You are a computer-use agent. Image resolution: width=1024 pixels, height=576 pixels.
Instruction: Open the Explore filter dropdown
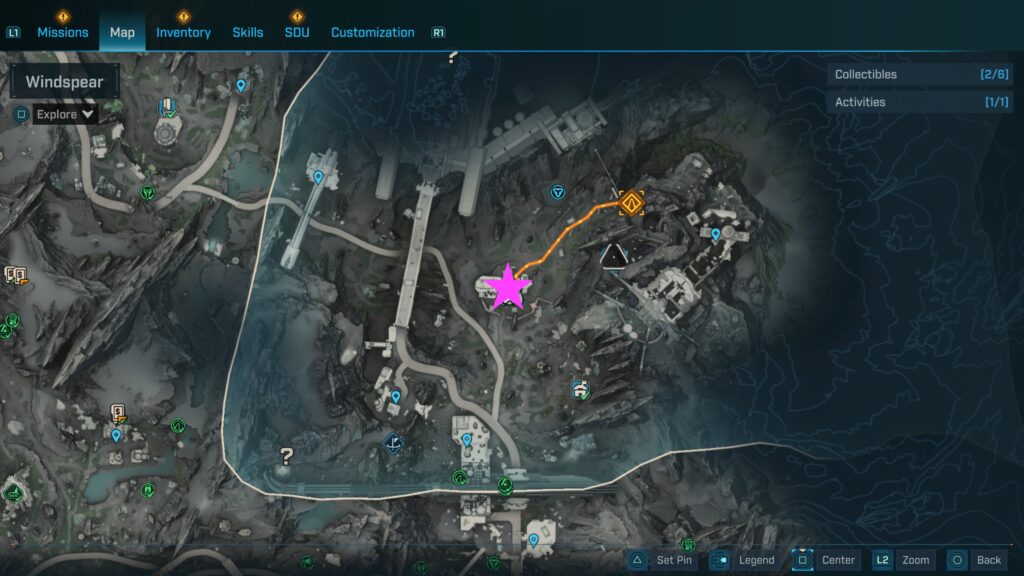pos(65,114)
